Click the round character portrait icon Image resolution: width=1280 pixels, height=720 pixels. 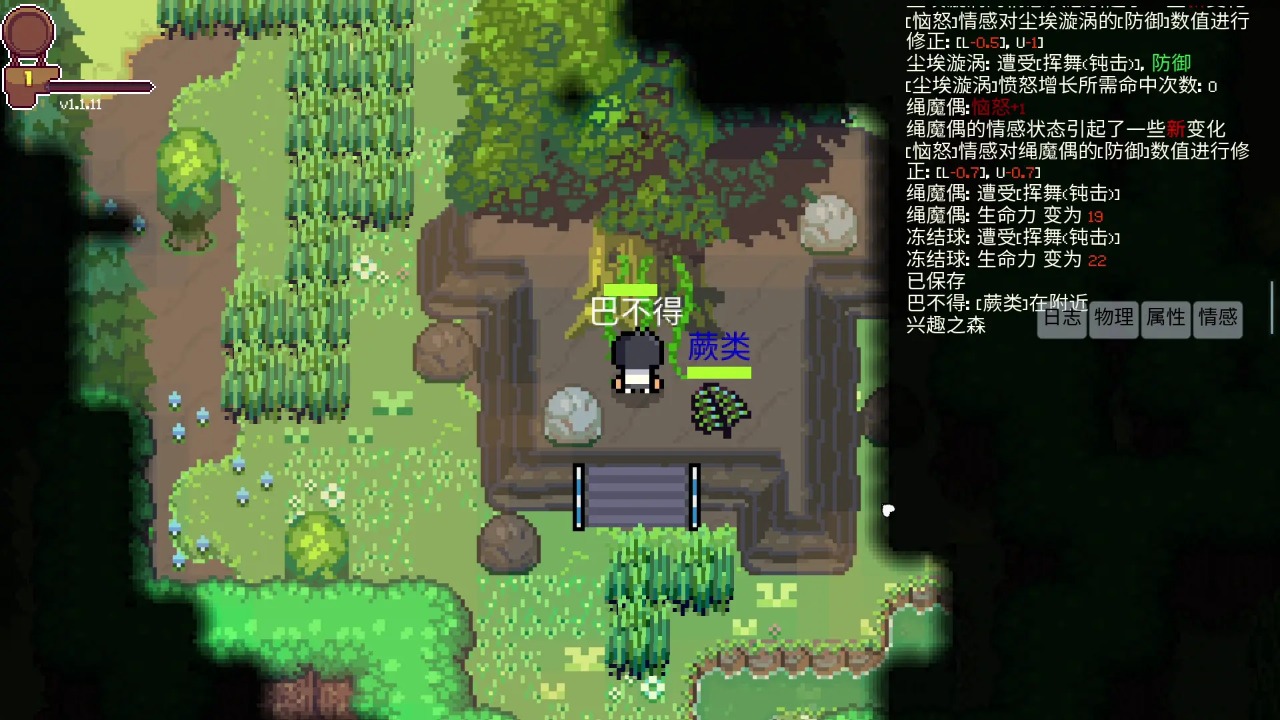(28, 32)
